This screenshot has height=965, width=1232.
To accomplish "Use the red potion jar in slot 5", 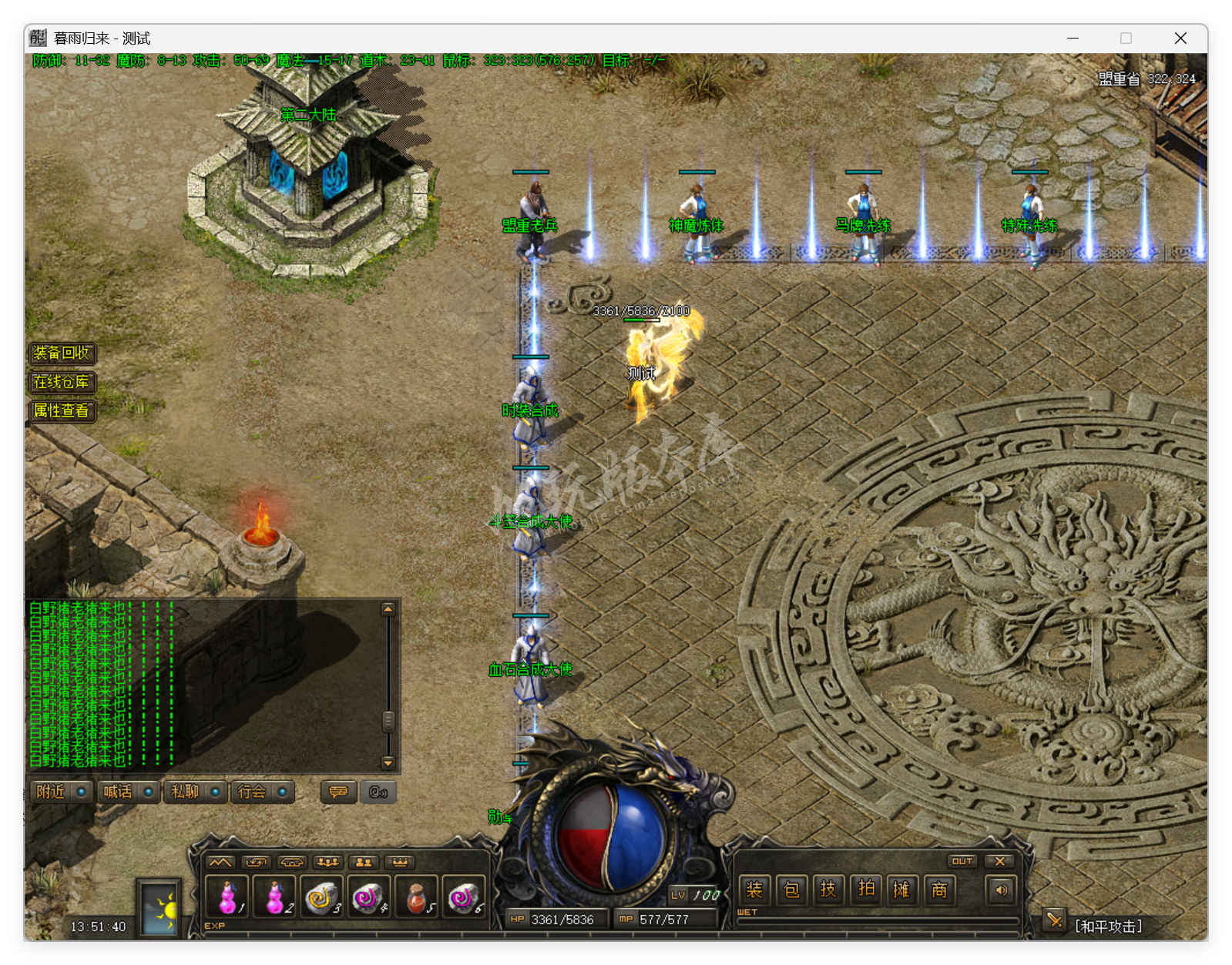I will click(417, 896).
